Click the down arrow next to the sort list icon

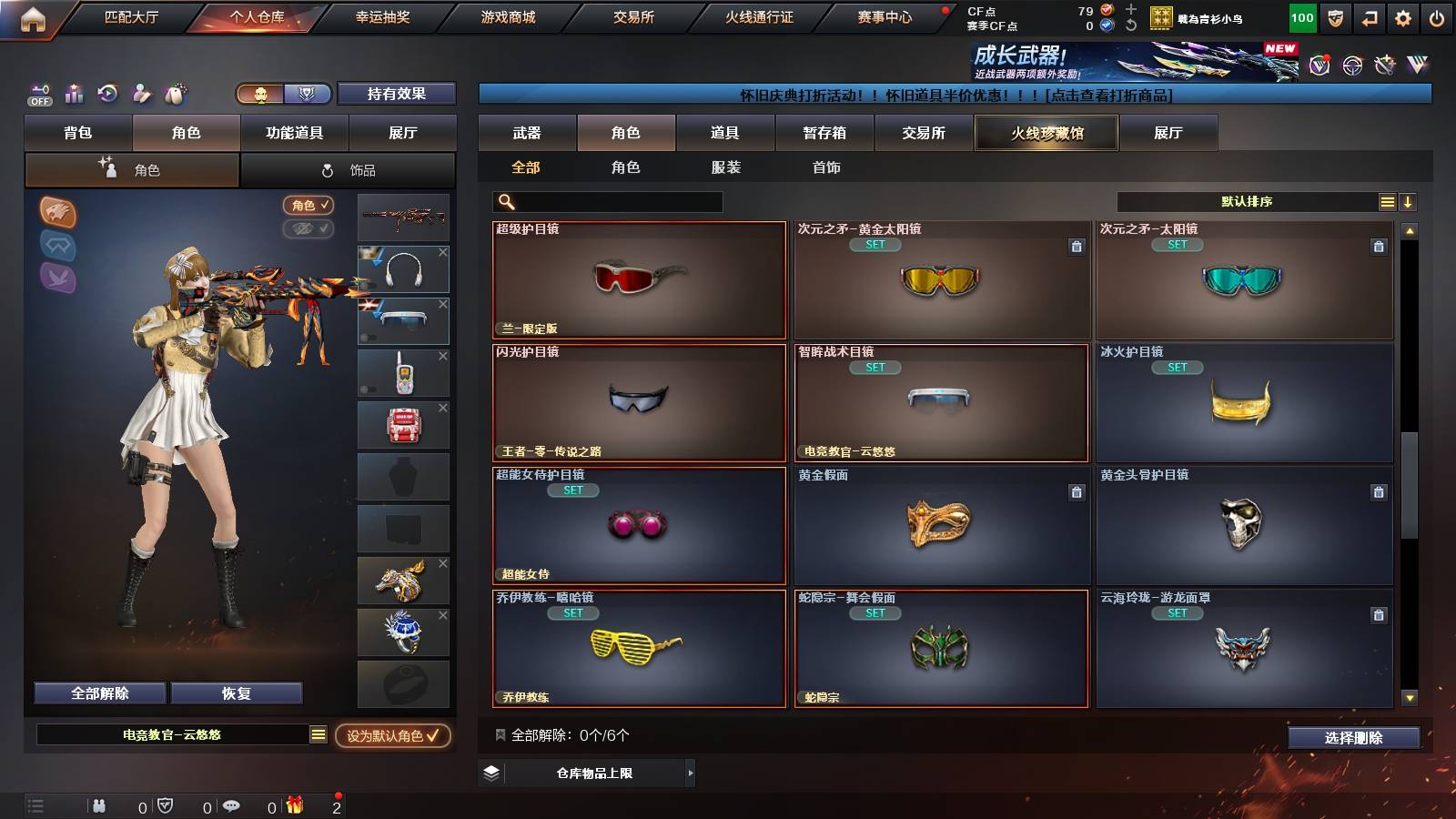[1407, 201]
